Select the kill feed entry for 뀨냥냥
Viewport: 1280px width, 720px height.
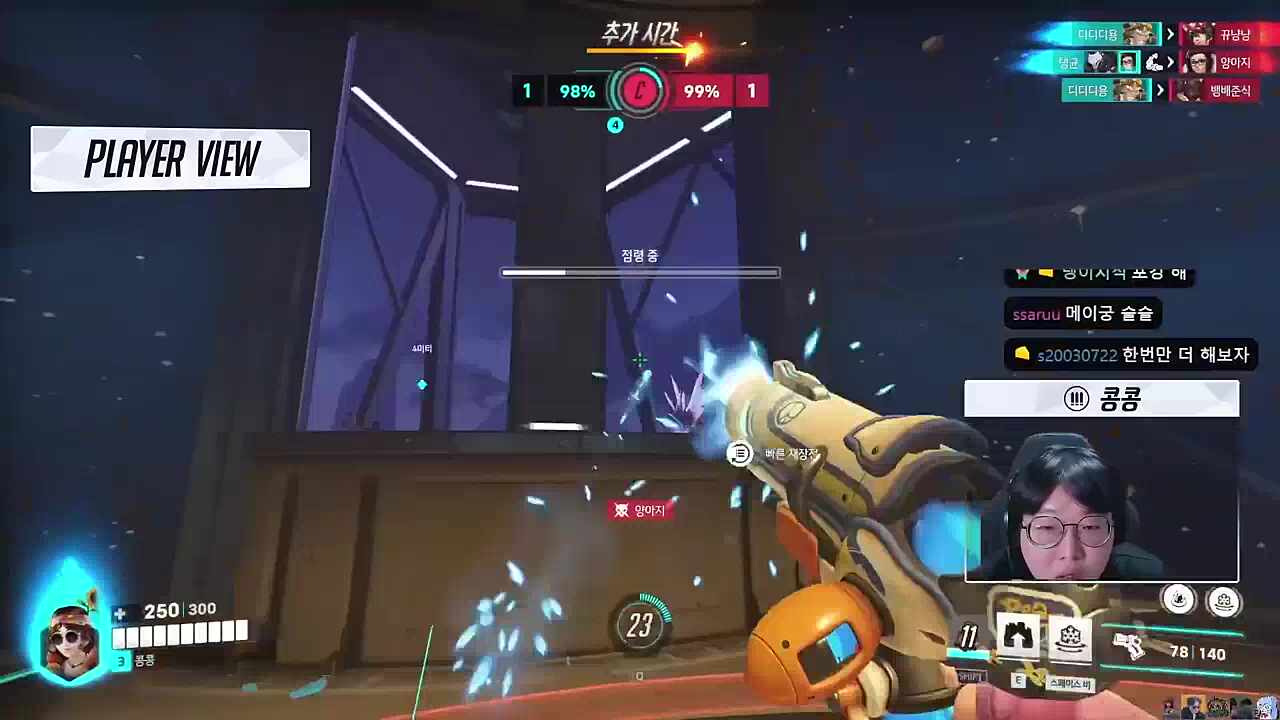(1216, 35)
